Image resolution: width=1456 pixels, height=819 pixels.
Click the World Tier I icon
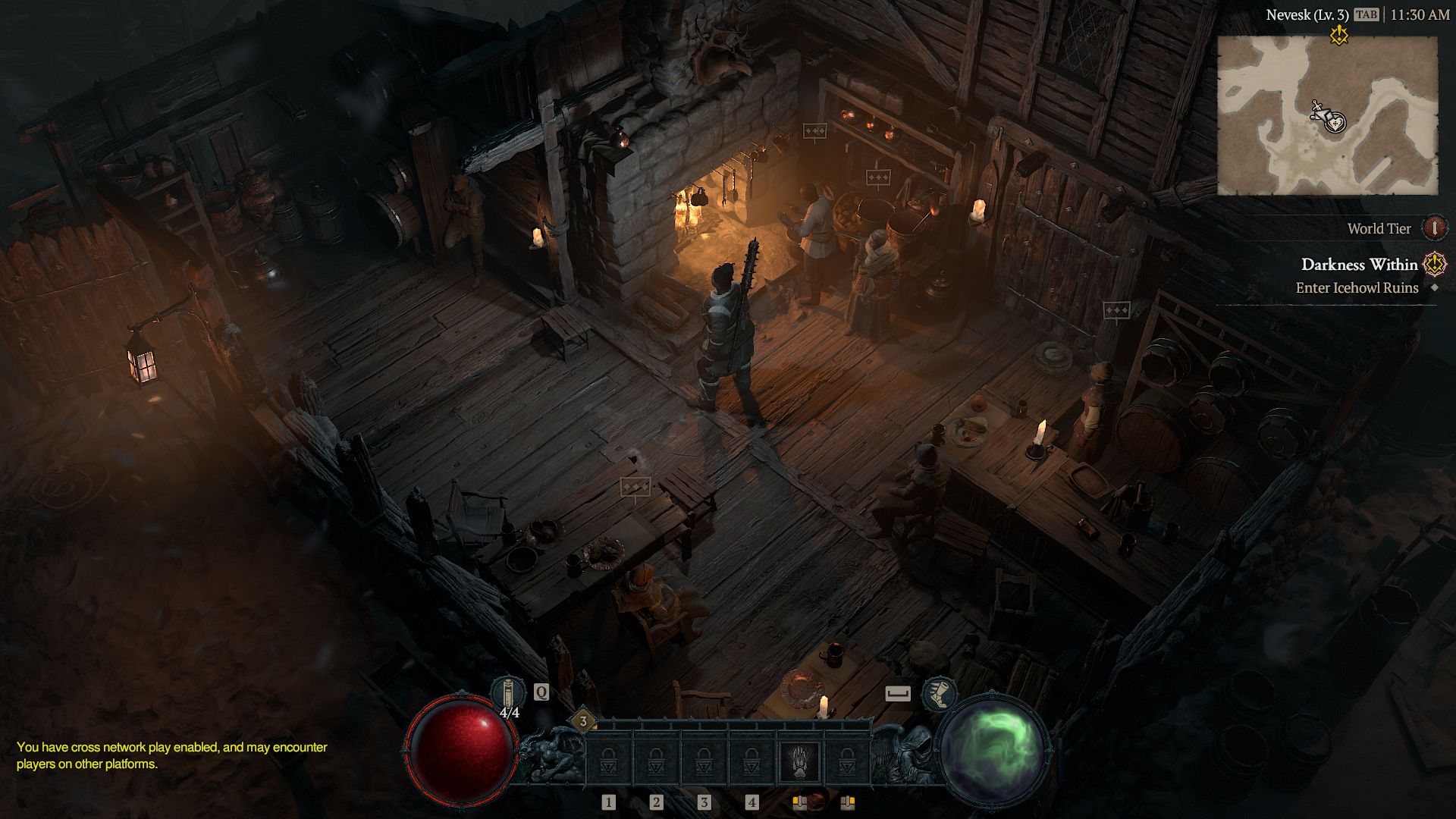tap(1434, 227)
